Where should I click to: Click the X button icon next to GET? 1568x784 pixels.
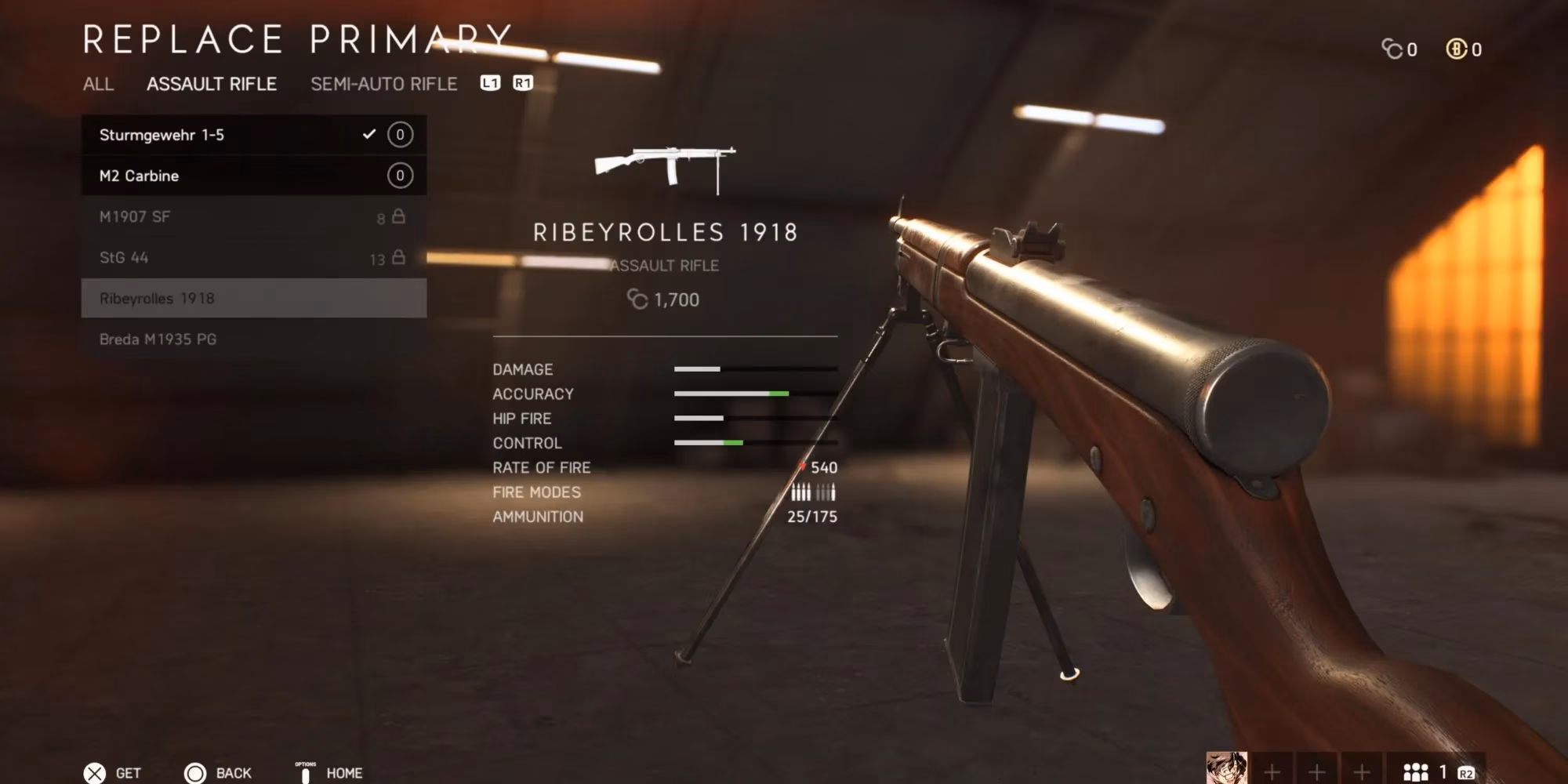(x=96, y=772)
